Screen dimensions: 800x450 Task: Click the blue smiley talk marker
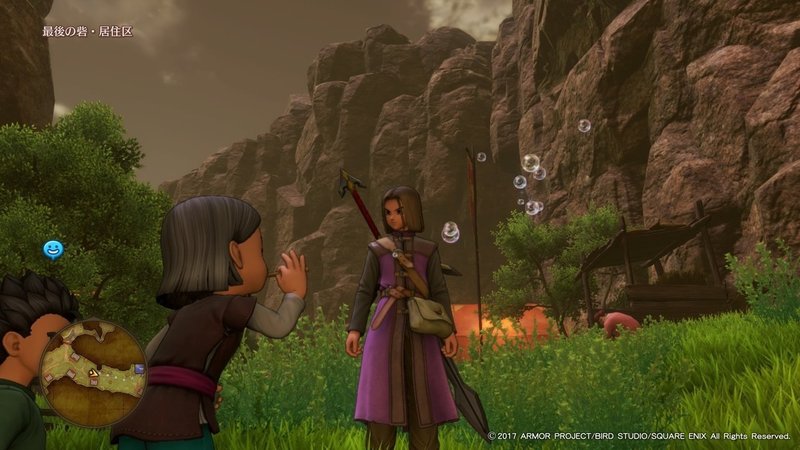click(x=52, y=248)
